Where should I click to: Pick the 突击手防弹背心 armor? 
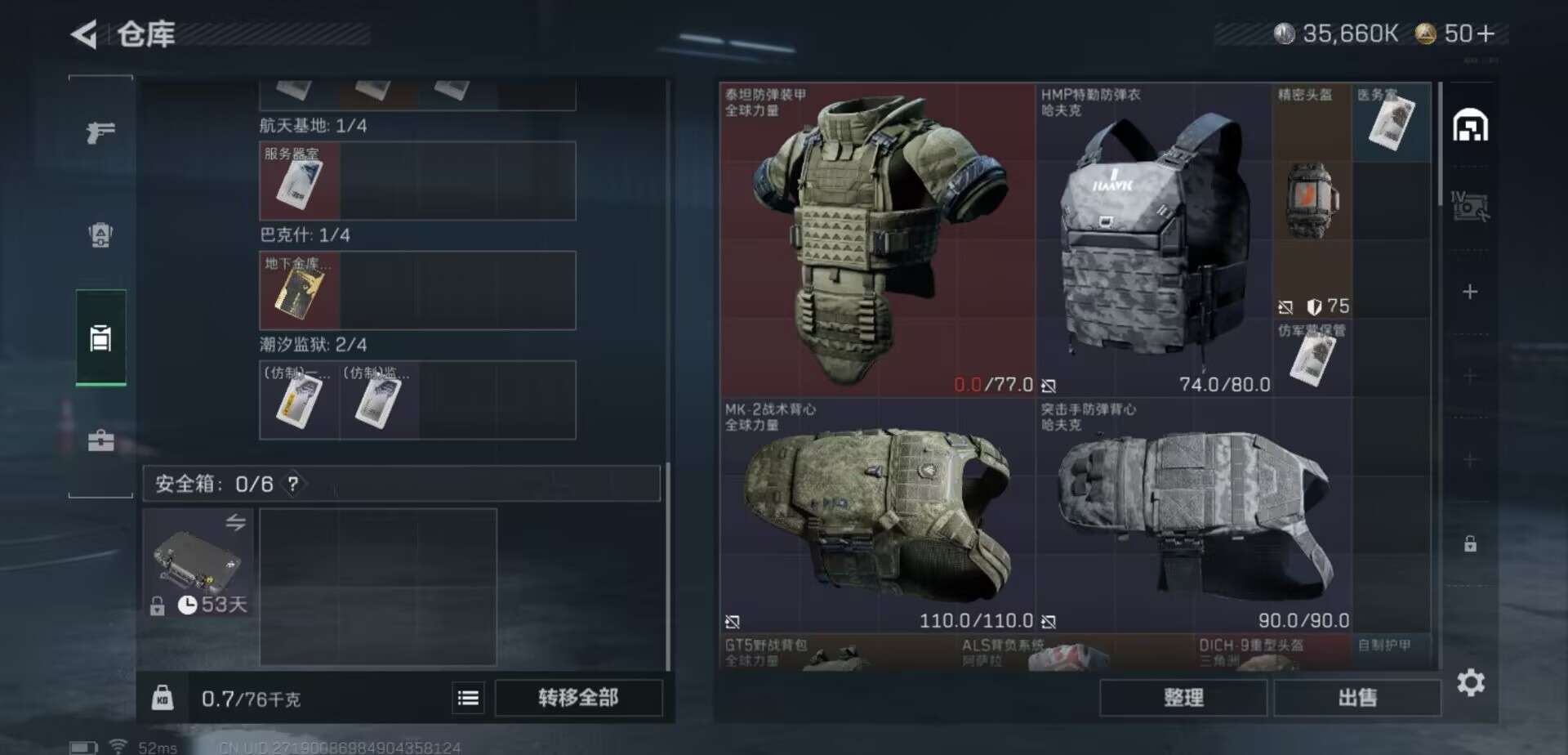coord(1192,516)
